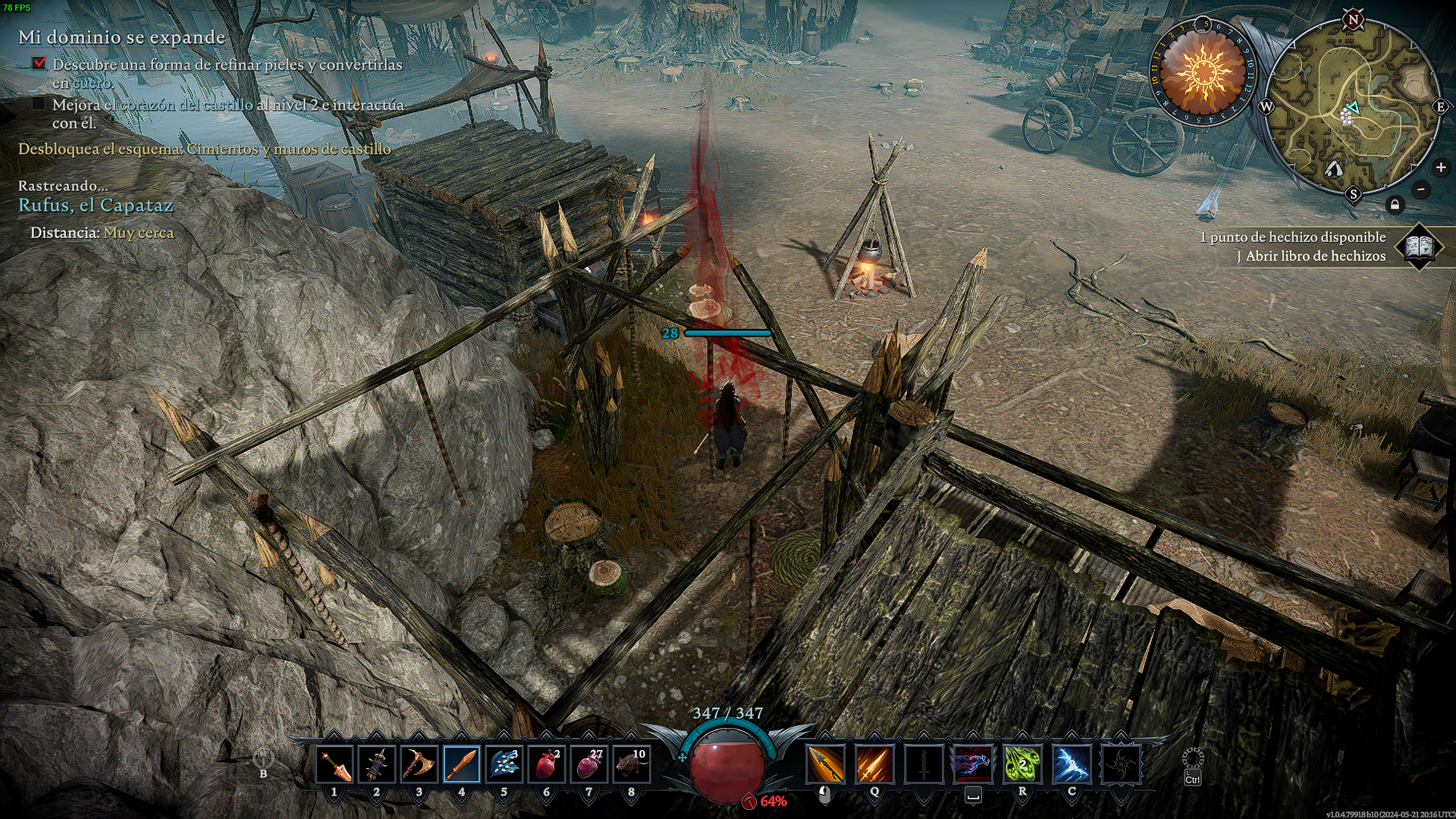Screen dimensions: 1456x819
Task: Select the purple heart stack of 27
Action: 589,764
